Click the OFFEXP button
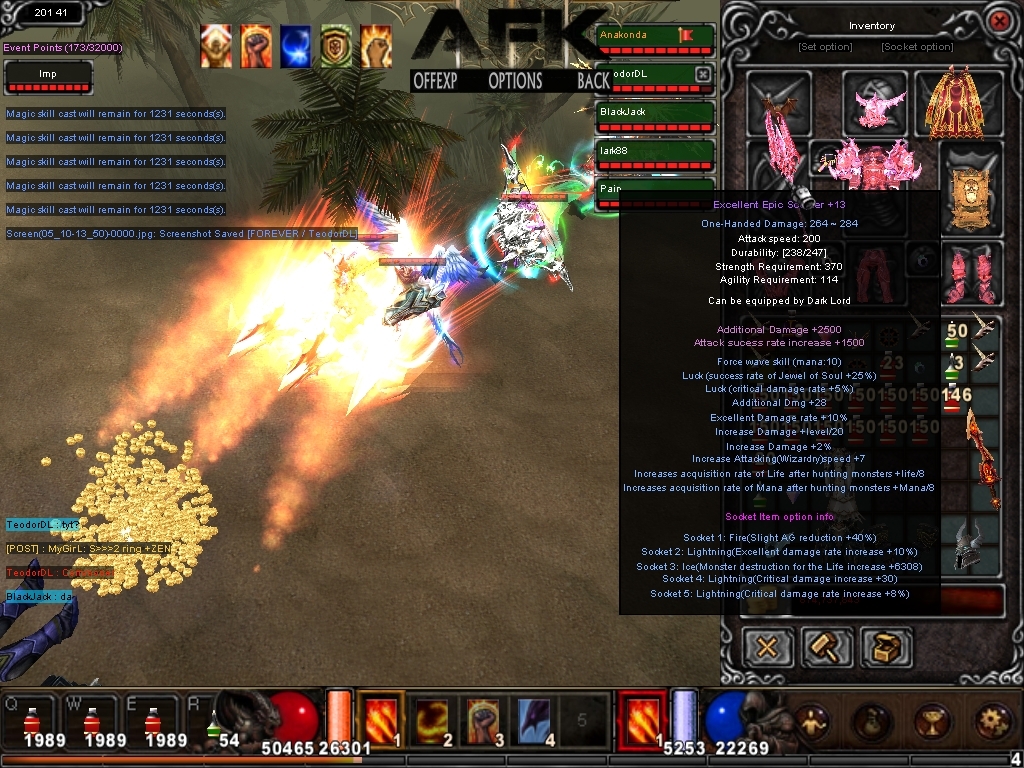1024x768 pixels. click(435, 81)
